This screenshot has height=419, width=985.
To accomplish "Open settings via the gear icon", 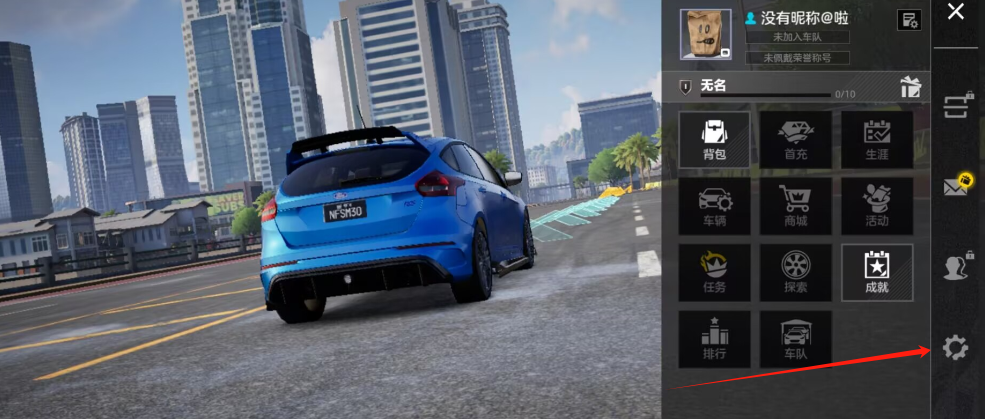I will [x=956, y=348].
